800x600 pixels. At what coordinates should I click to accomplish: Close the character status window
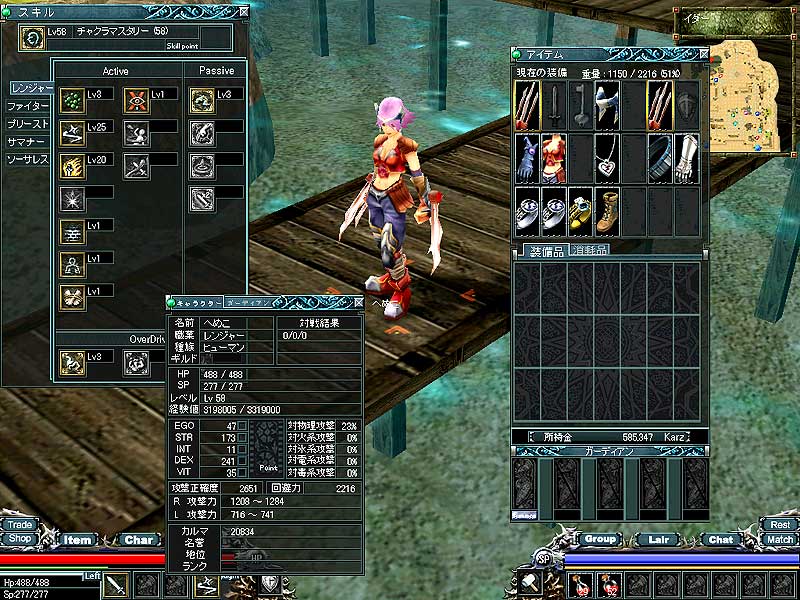point(354,301)
